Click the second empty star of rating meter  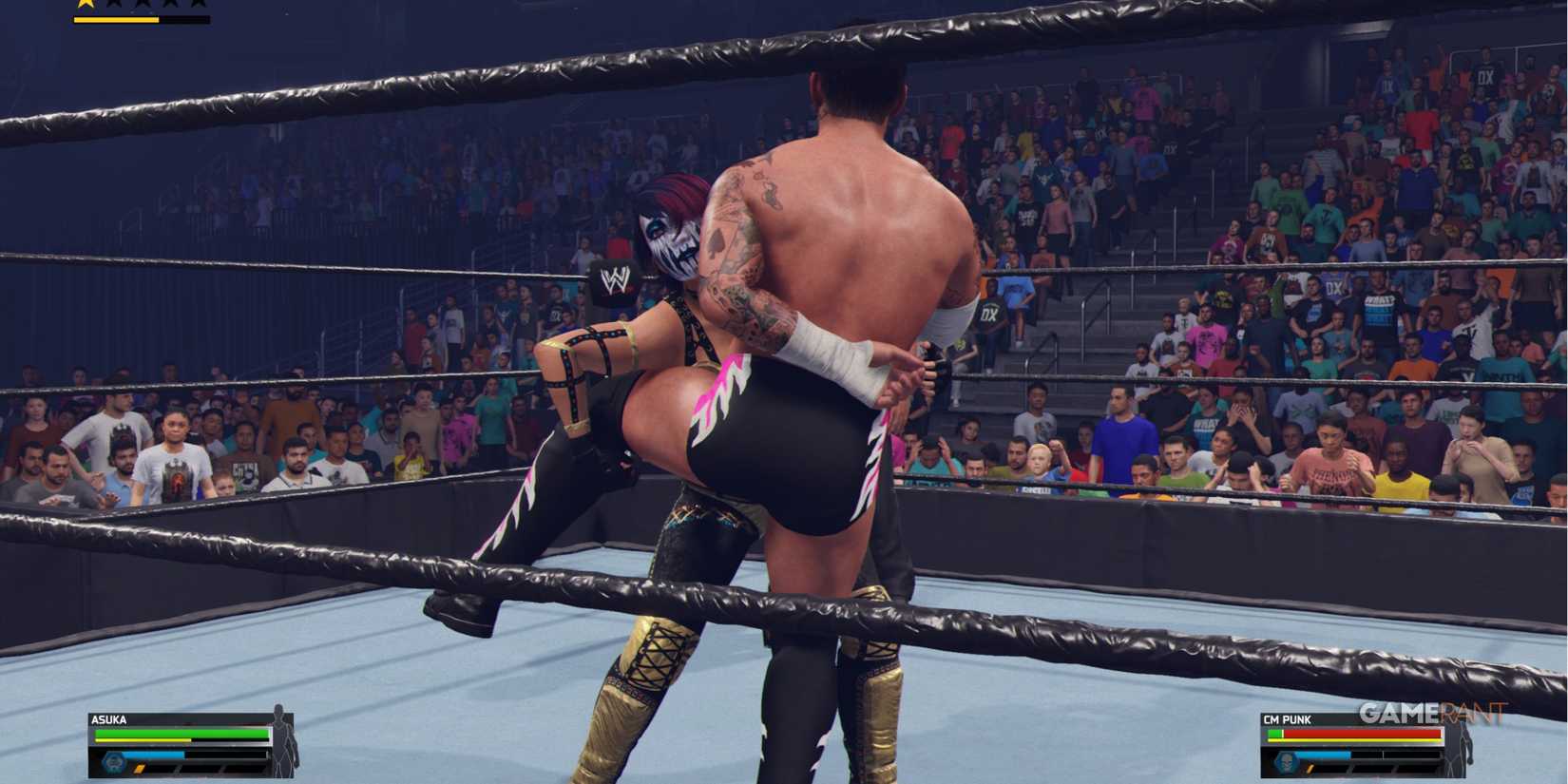pos(112,6)
